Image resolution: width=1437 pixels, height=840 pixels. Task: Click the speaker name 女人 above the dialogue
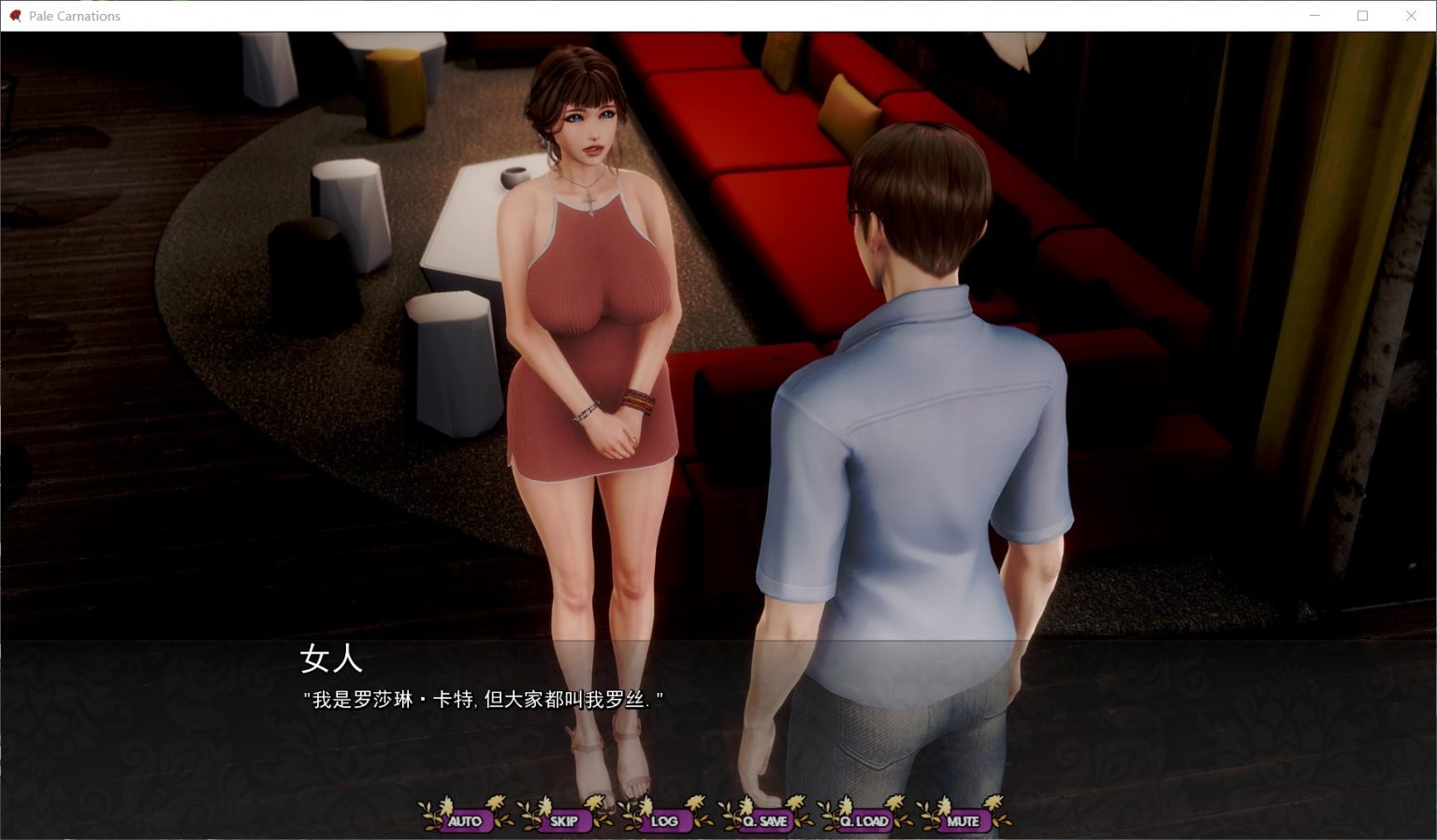click(x=331, y=660)
